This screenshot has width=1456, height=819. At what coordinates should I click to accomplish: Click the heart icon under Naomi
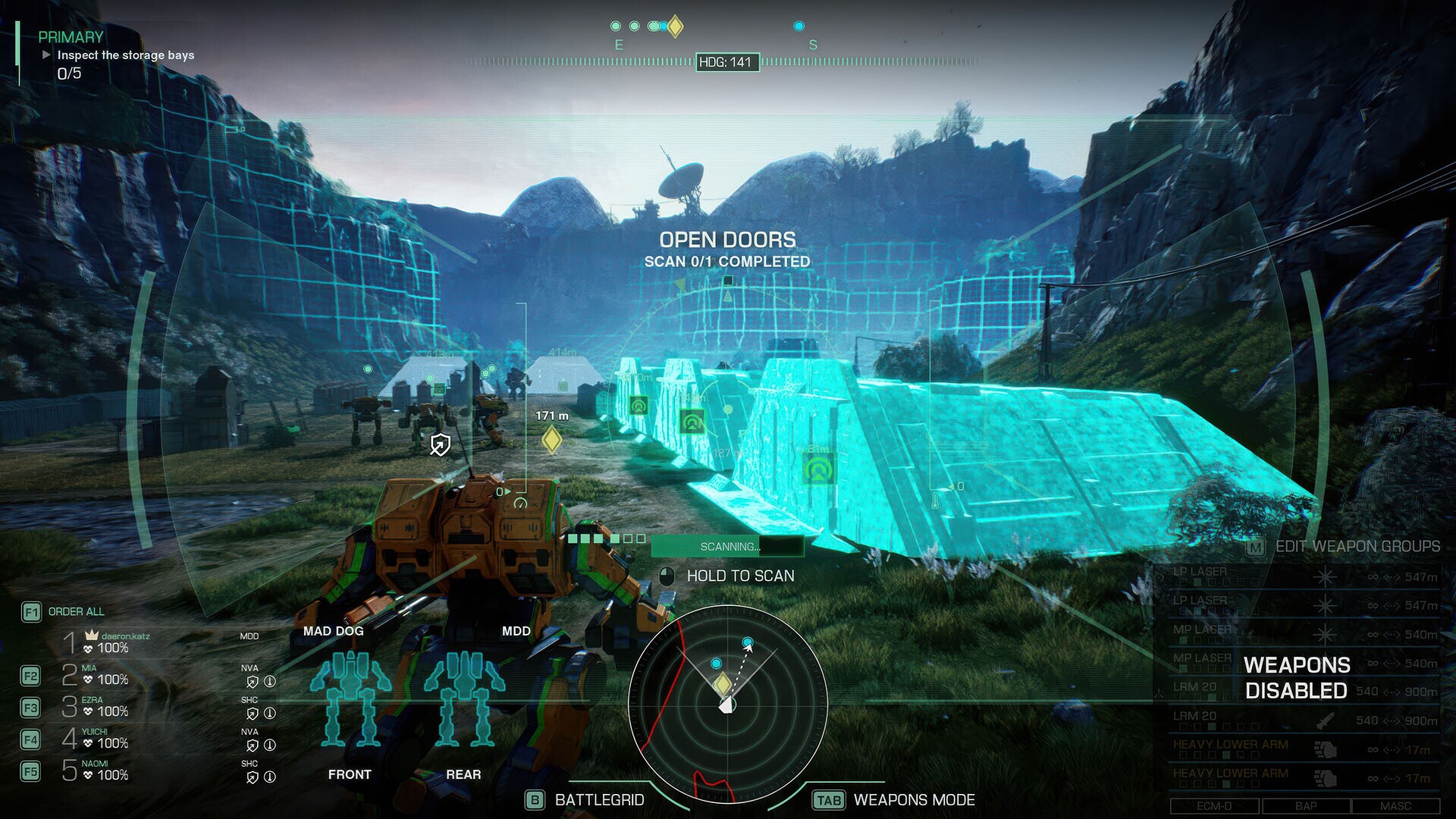click(x=87, y=774)
